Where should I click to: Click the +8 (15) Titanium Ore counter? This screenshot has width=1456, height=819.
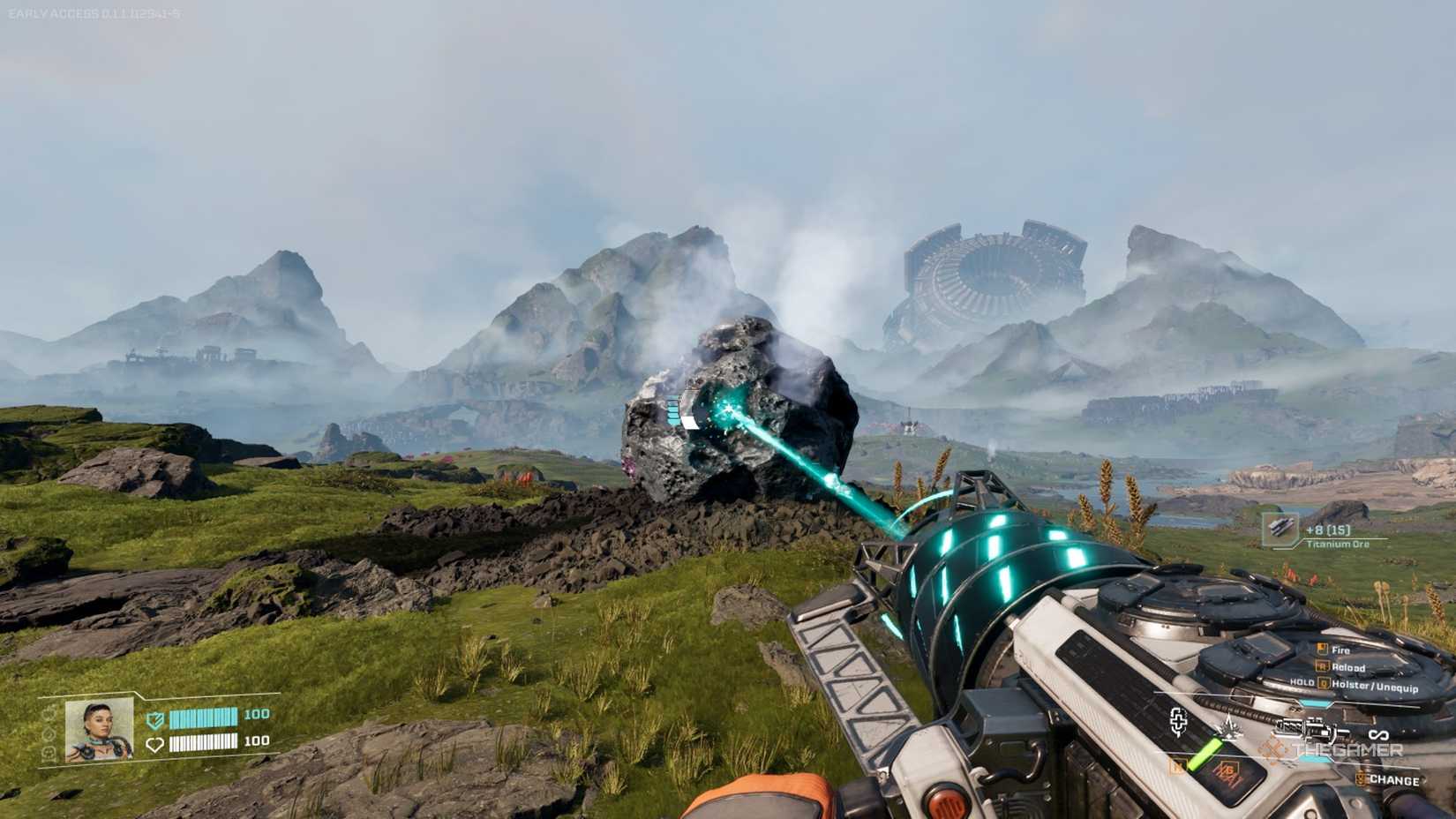1328,530
